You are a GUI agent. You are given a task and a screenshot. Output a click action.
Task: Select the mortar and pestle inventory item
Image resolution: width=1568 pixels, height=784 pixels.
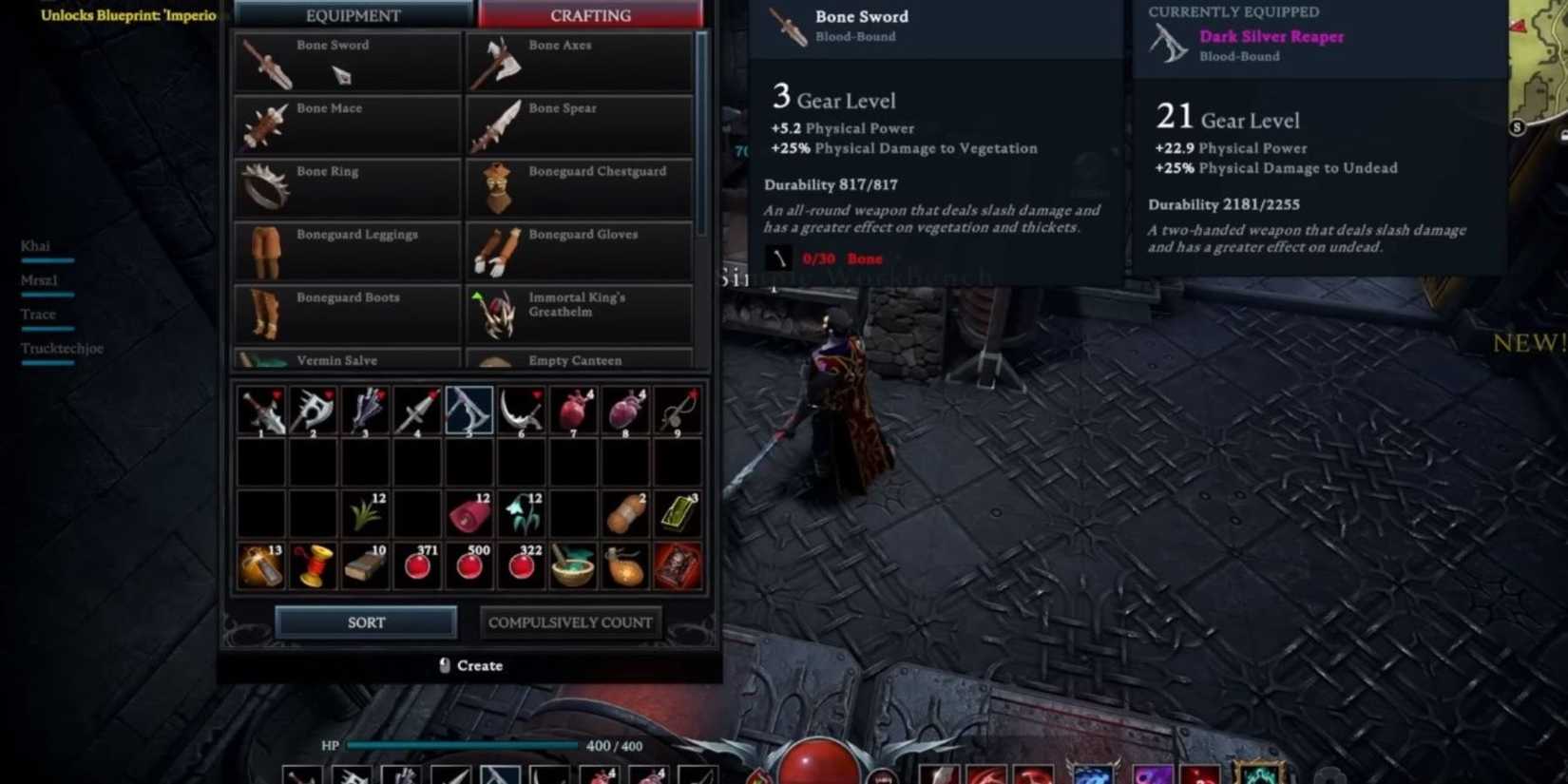[572, 564]
